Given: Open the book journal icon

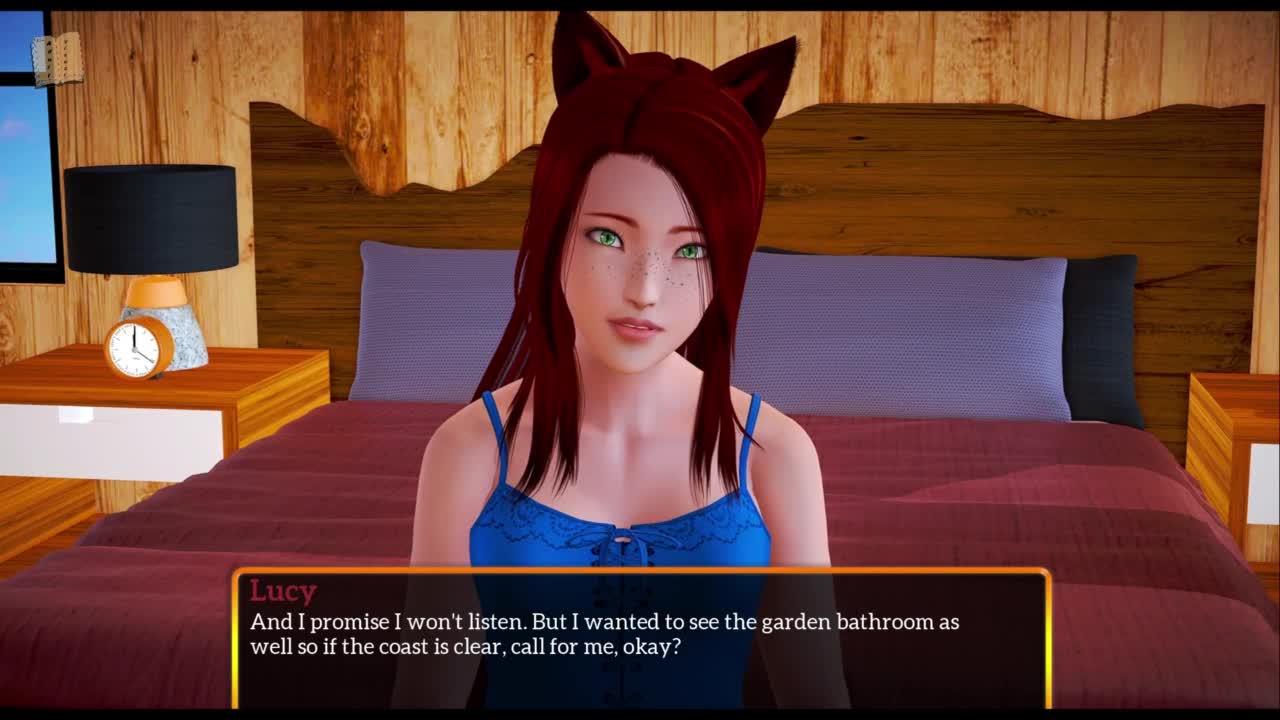Looking at the screenshot, I should [57, 62].
